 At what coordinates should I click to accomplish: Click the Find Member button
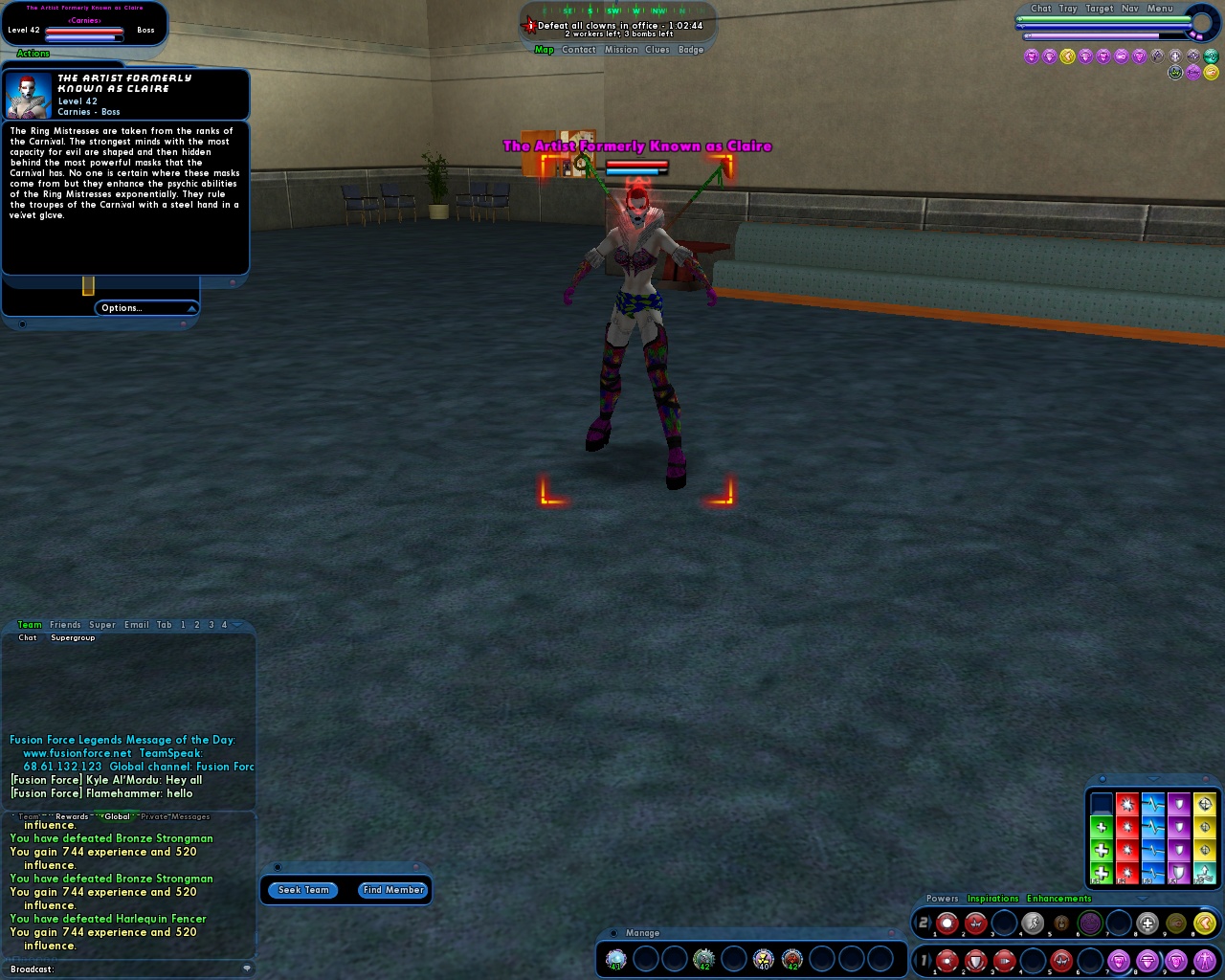pyautogui.click(x=392, y=889)
